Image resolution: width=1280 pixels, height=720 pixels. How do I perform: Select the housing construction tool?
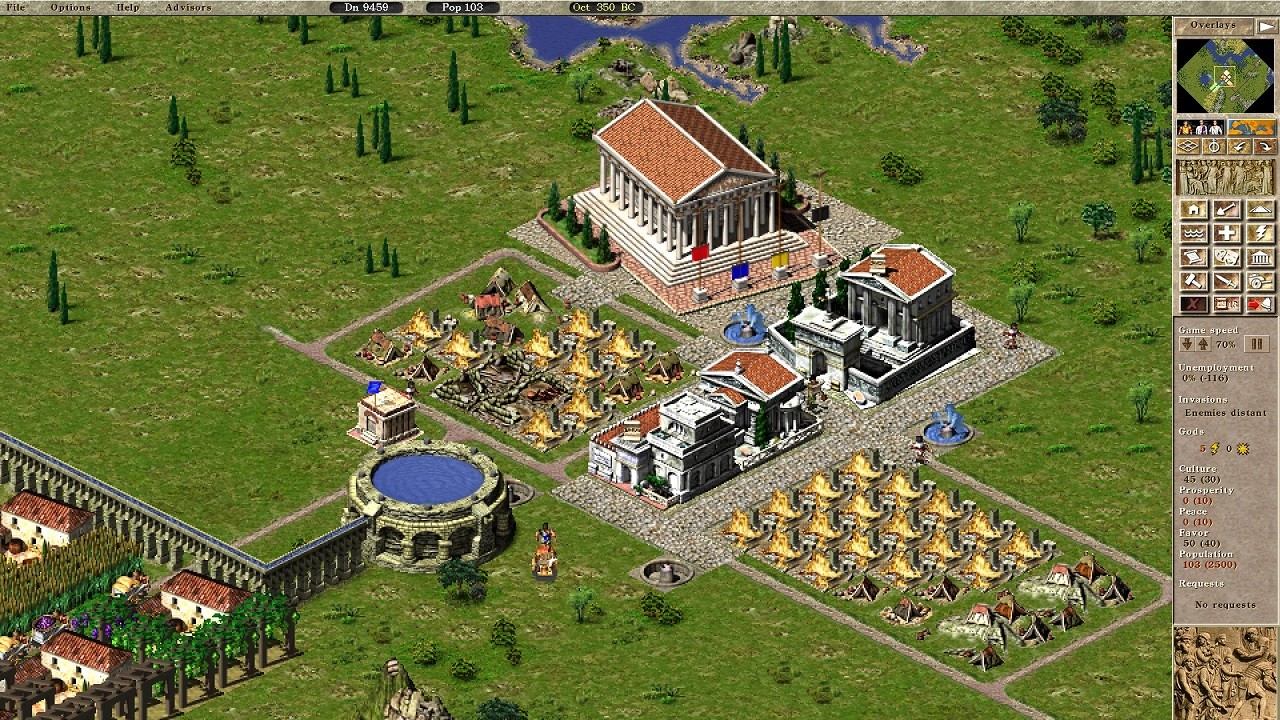pos(1194,210)
